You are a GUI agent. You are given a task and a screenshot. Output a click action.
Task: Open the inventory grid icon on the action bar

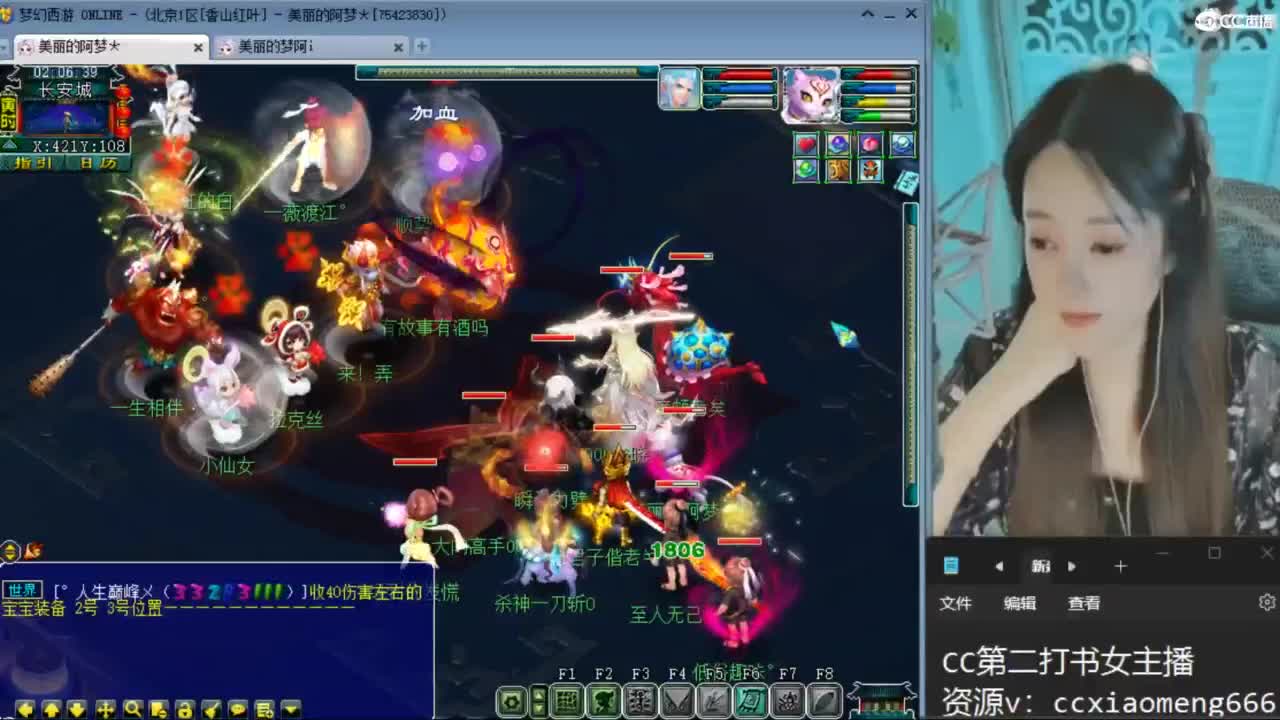(x=568, y=700)
